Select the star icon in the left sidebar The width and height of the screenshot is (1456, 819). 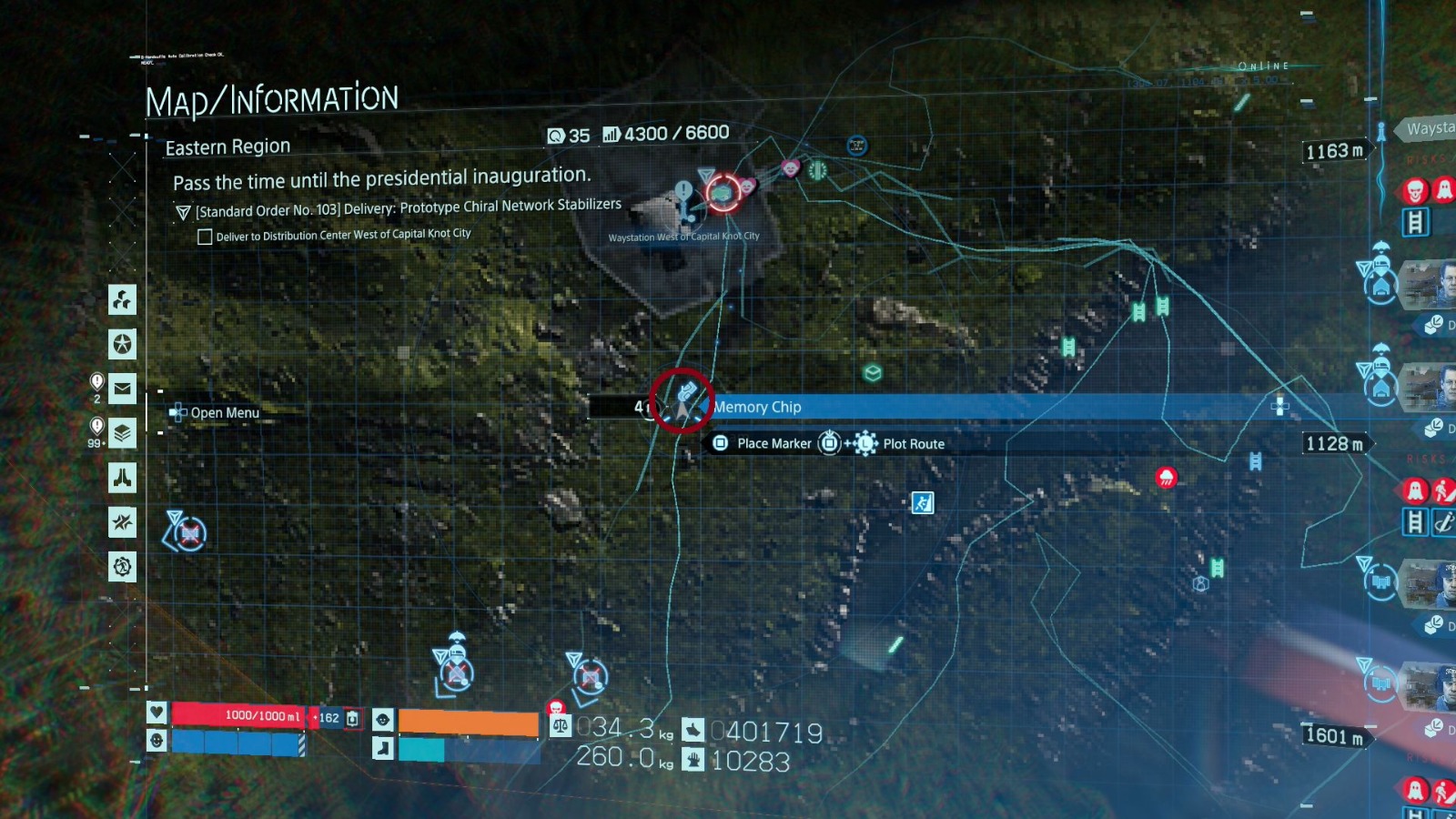point(122,345)
